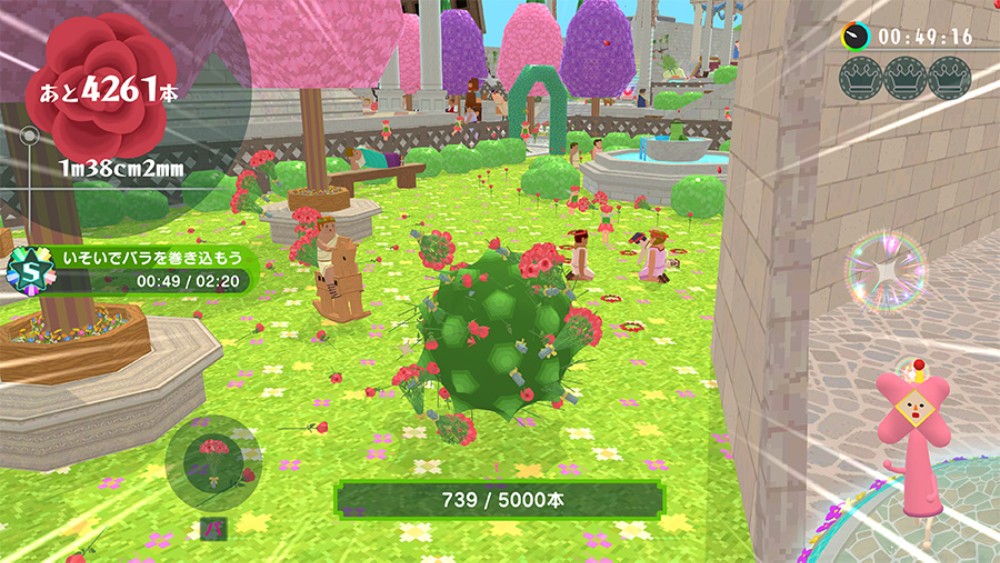The height and width of the screenshot is (563, 1000).
Task: Click the rose bouquet collected-item bubble
Action: click(x=213, y=463)
